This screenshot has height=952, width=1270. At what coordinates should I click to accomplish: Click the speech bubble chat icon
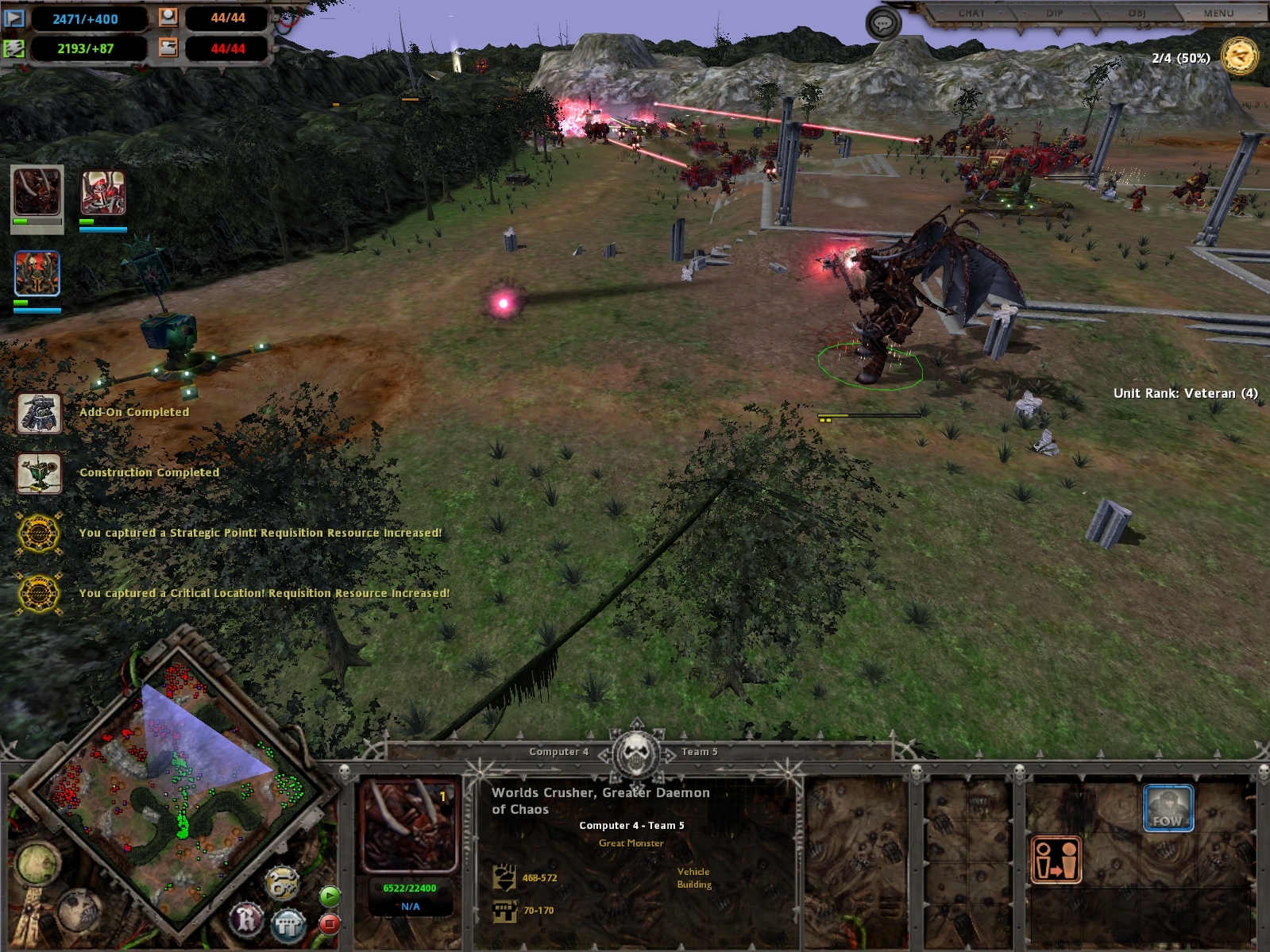coord(882,24)
